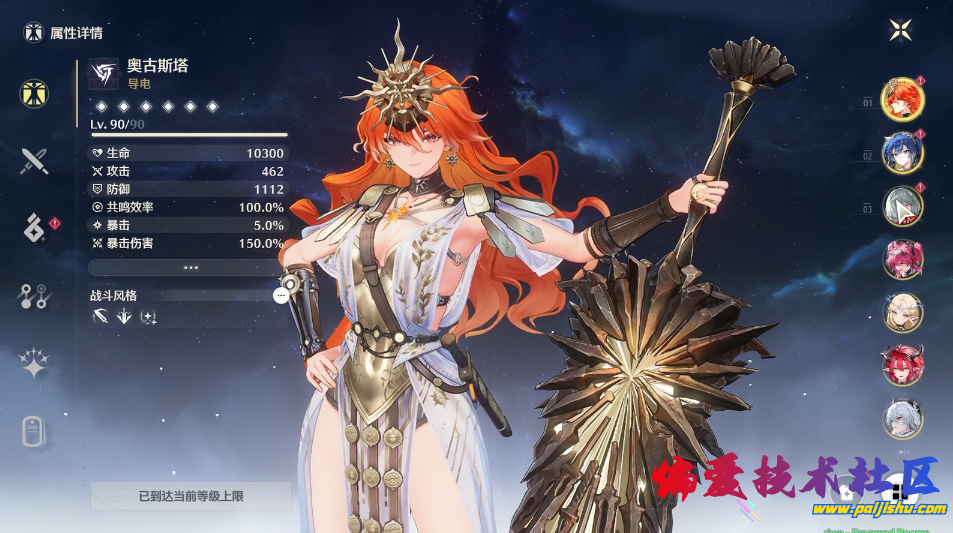Choose the white-haired character portrait
The image size is (953, 533).
pos(902,419)
